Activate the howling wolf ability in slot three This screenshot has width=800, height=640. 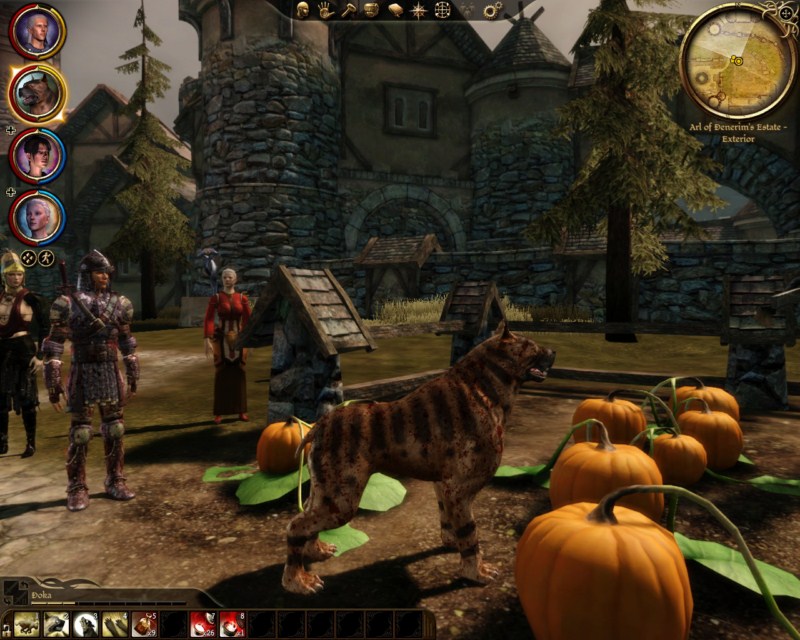pos(85,624)
